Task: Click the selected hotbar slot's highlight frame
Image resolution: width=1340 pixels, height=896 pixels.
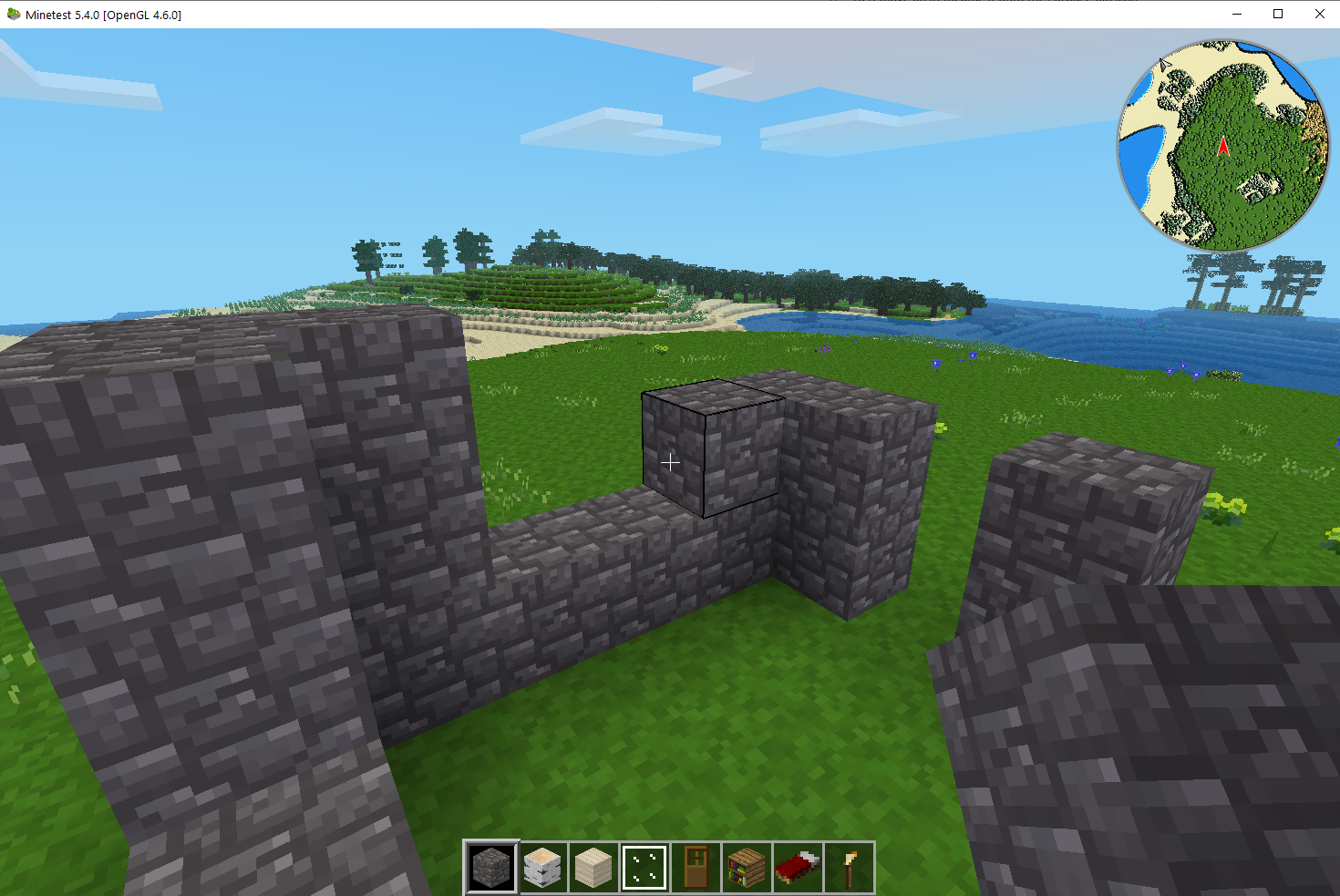Action: tap(490, 867)
